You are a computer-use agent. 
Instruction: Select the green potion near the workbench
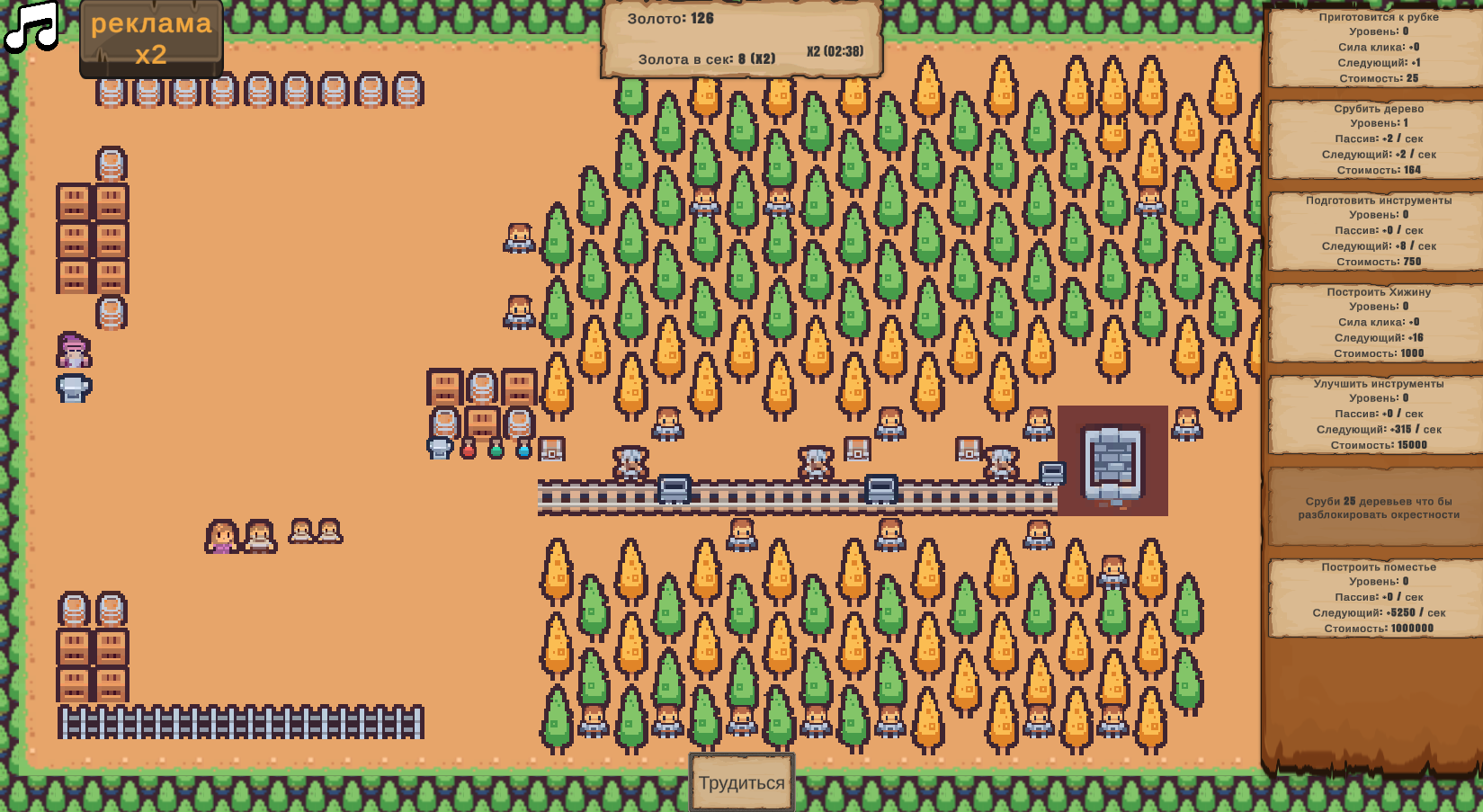point(496,451)
